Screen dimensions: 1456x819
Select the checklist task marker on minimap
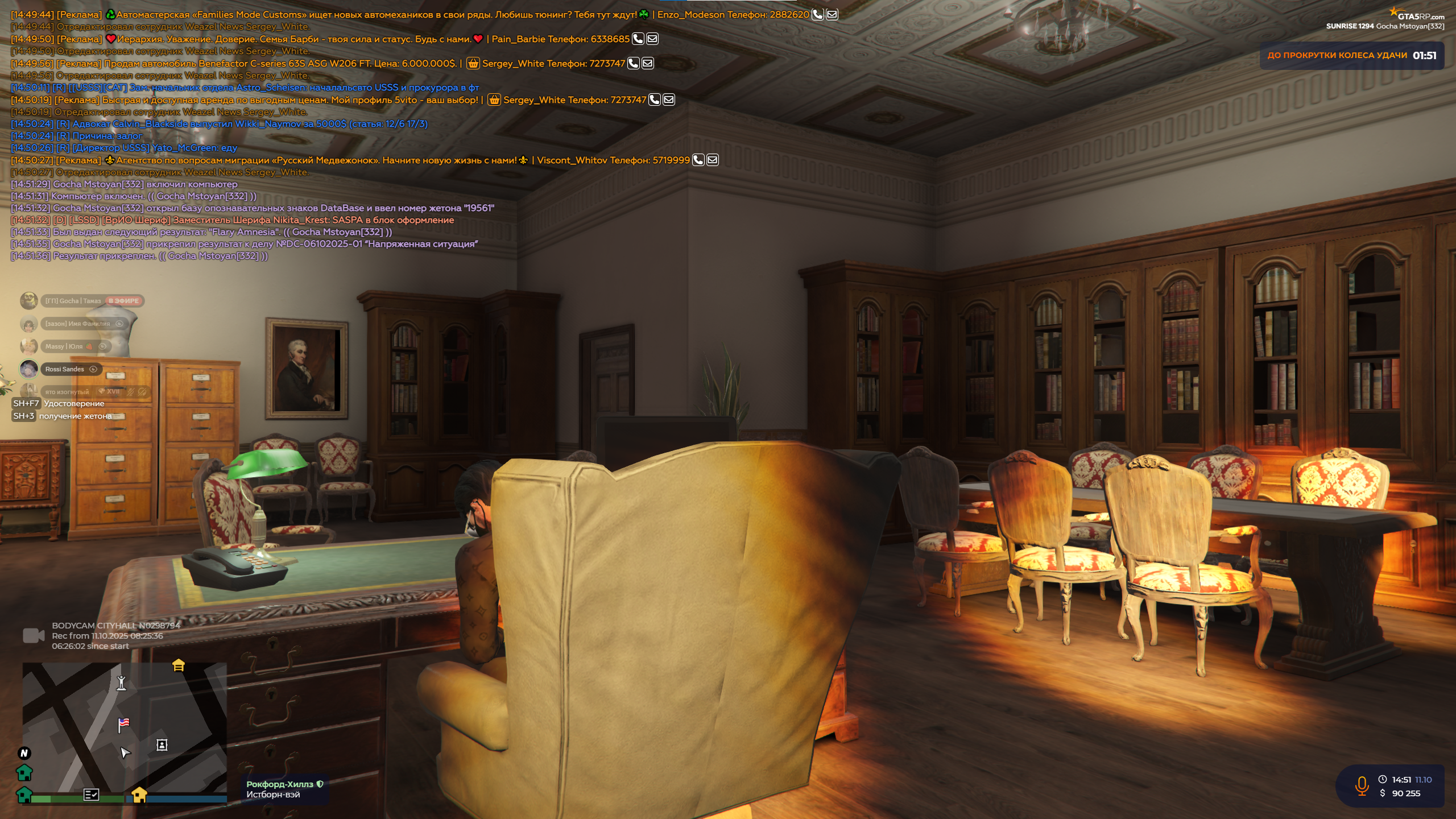[91, 795]
